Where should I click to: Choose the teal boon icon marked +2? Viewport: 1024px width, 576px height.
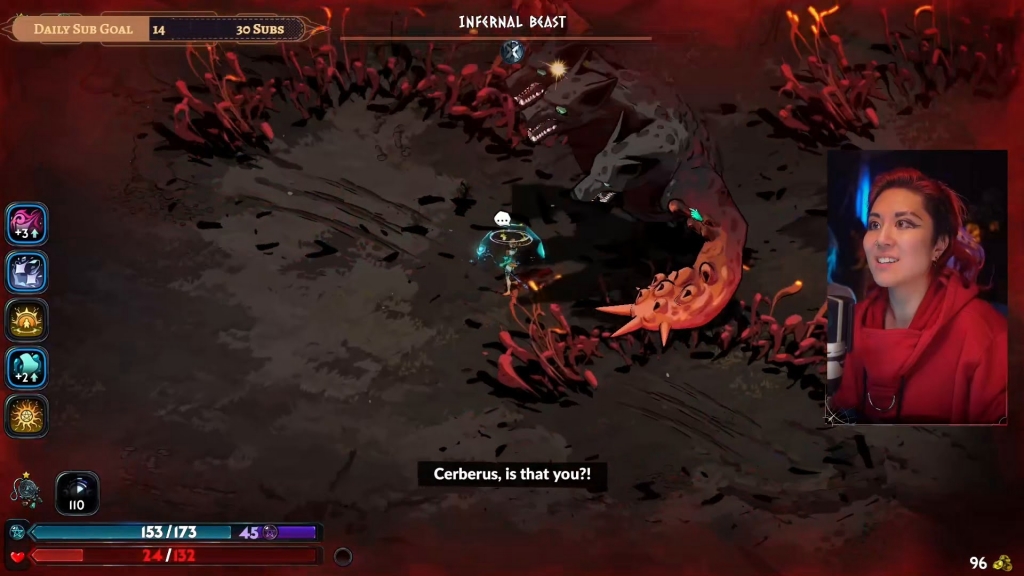tap(27, 368)
